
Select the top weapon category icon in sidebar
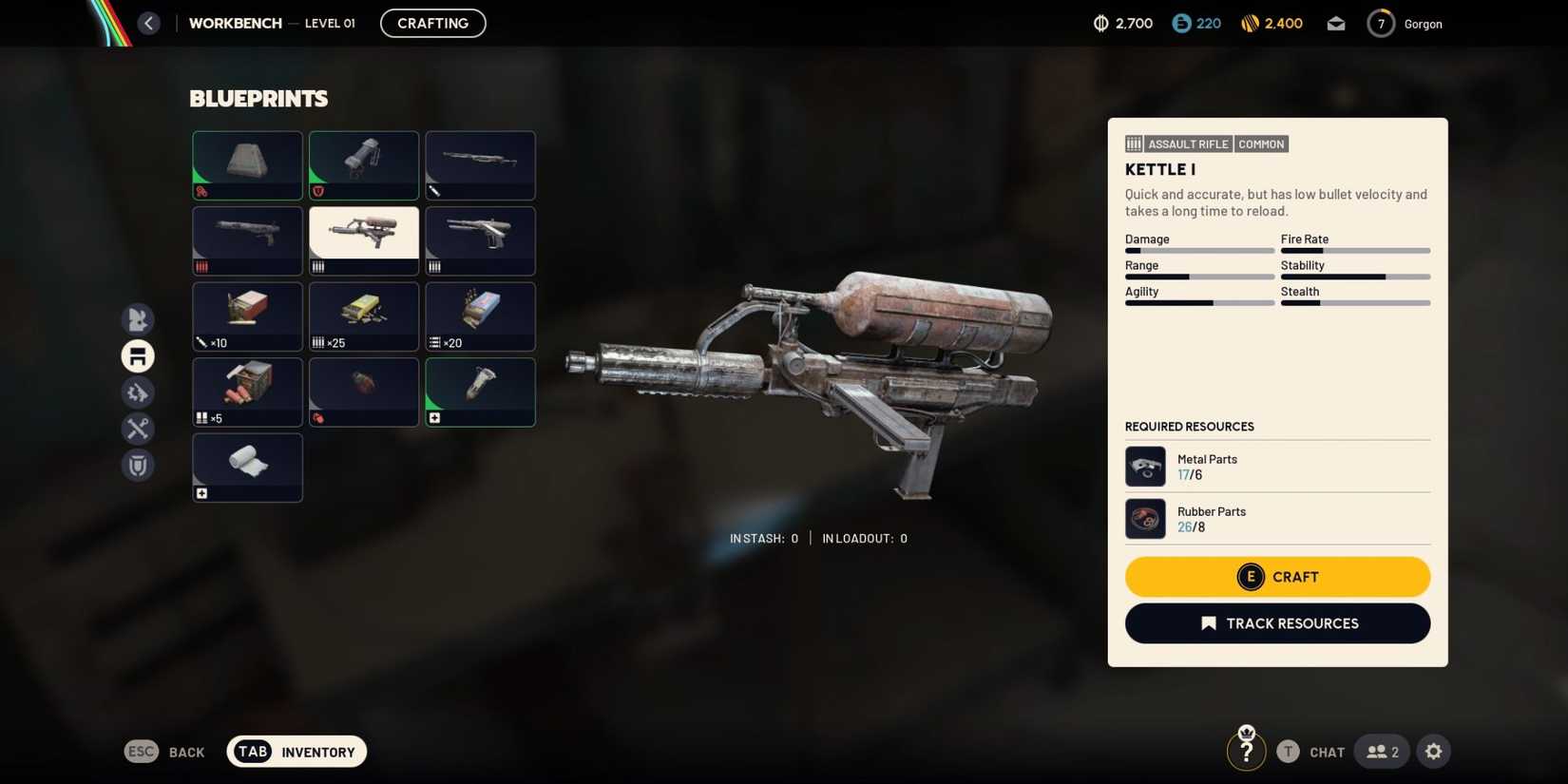pos(137,319)
